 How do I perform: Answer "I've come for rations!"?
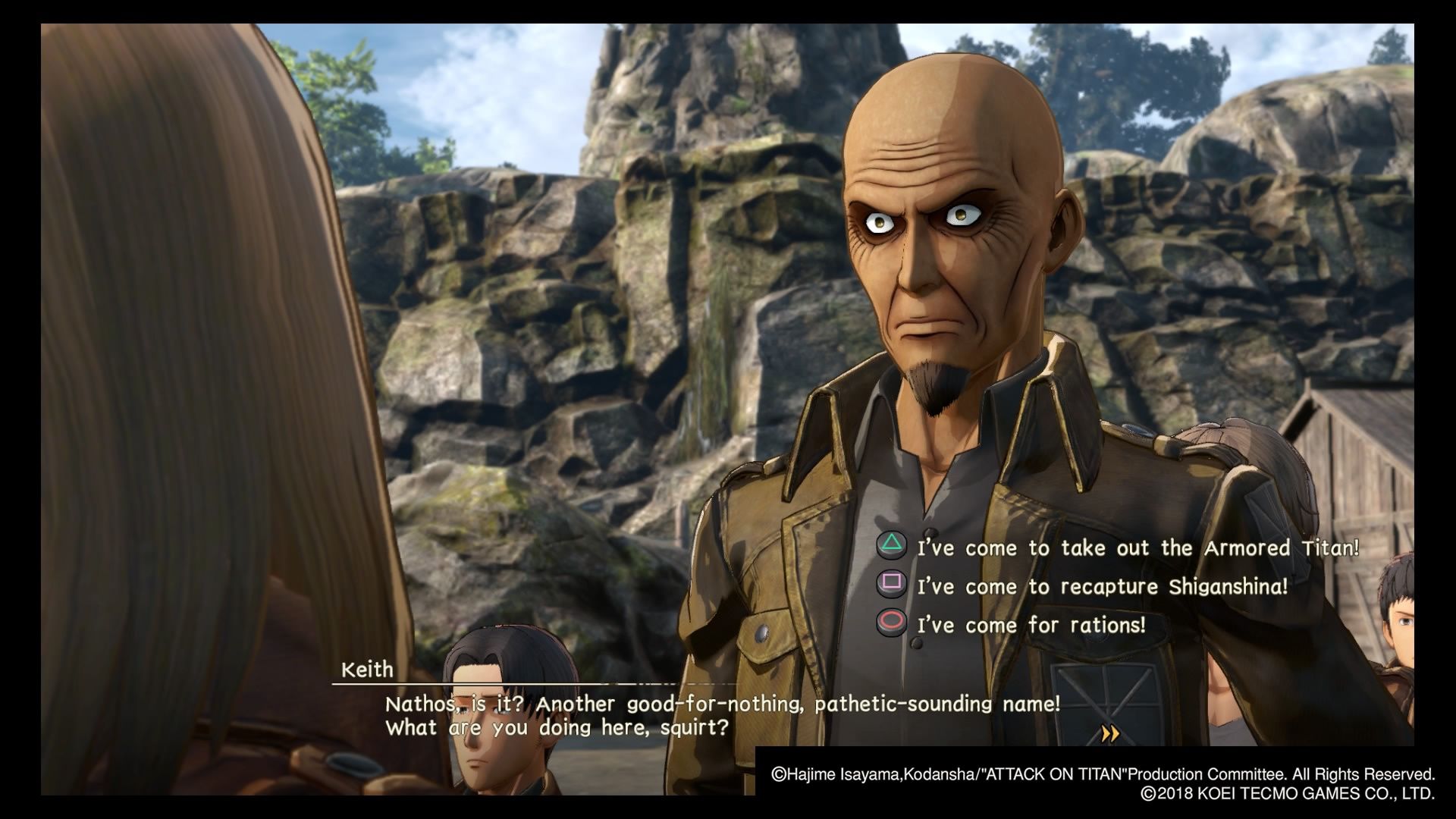click(1031, 625)
